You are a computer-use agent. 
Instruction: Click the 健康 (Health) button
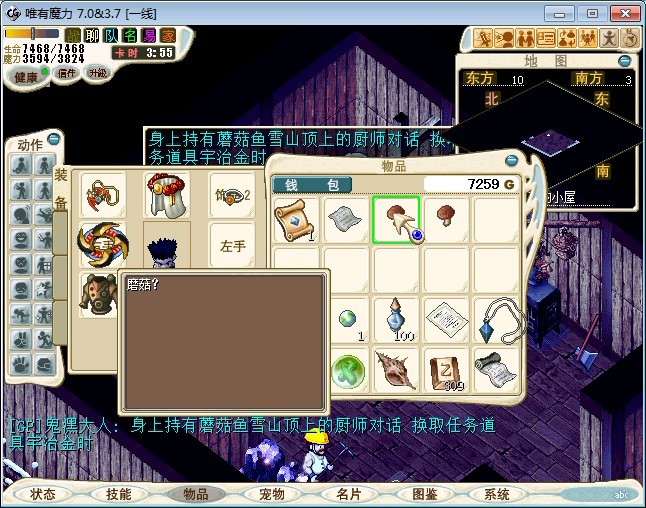[27, 77]
